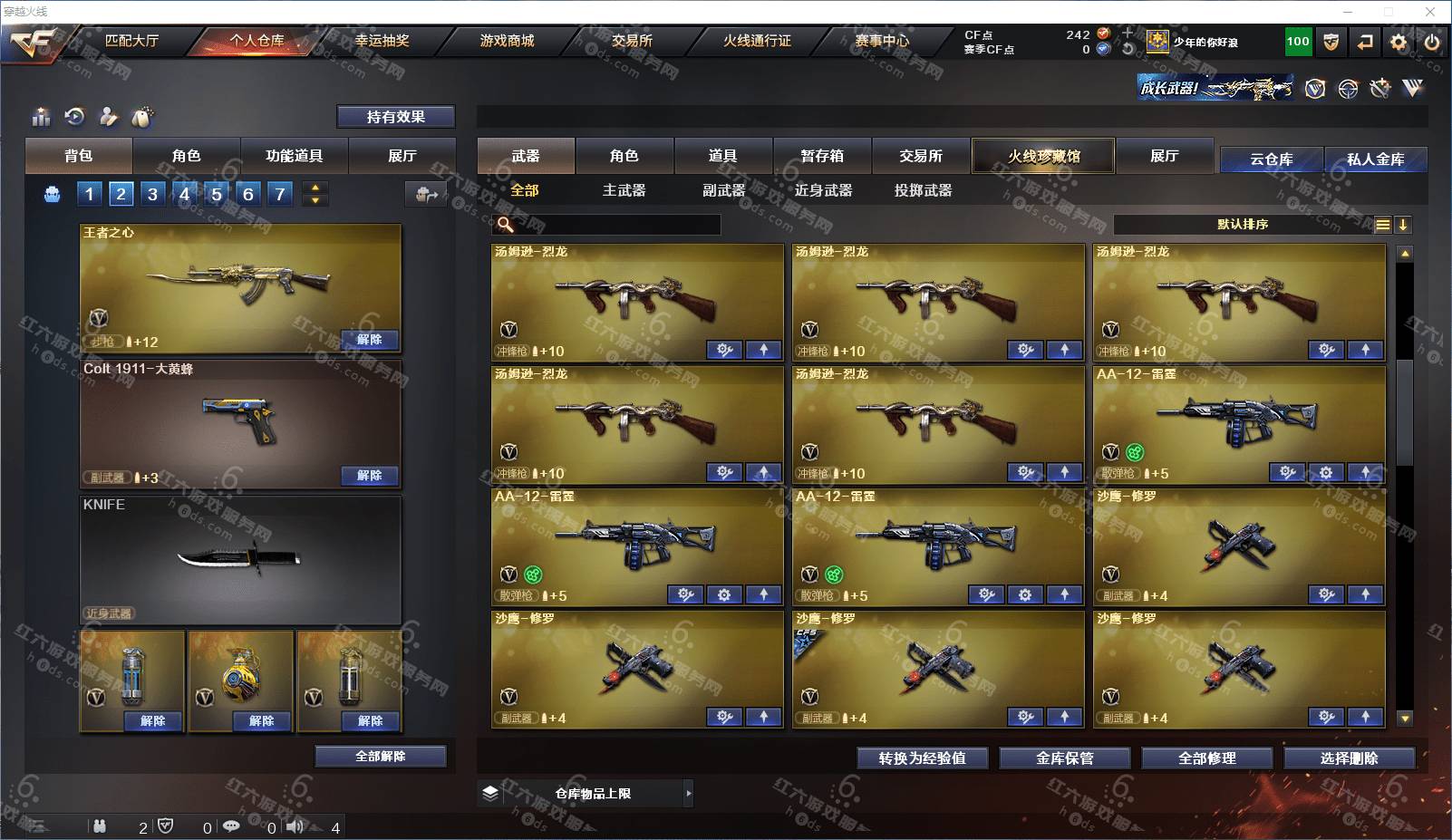The image size is (1452, 840).
Task: Switch to the 火线珍藏馆 tab
Action: point(1043,156)
